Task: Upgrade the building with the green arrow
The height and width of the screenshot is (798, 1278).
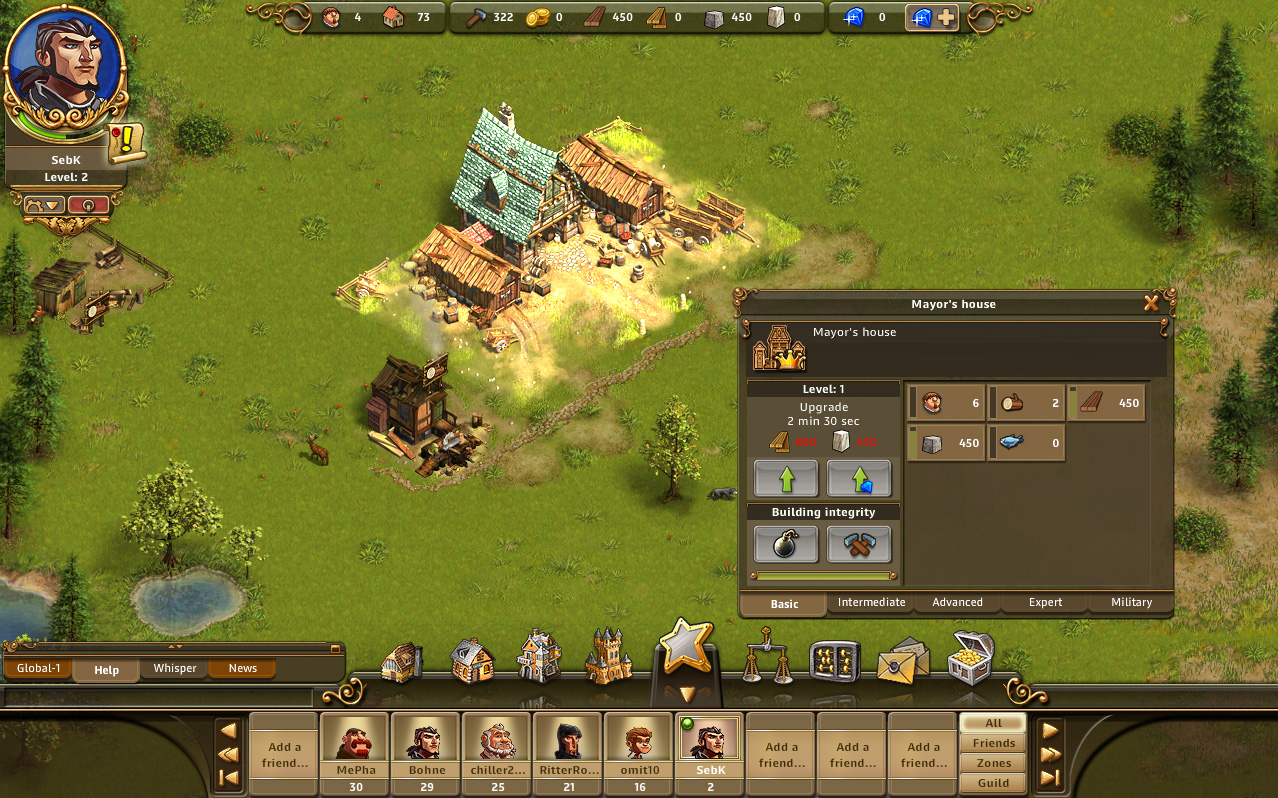Action: click(785, 479)
